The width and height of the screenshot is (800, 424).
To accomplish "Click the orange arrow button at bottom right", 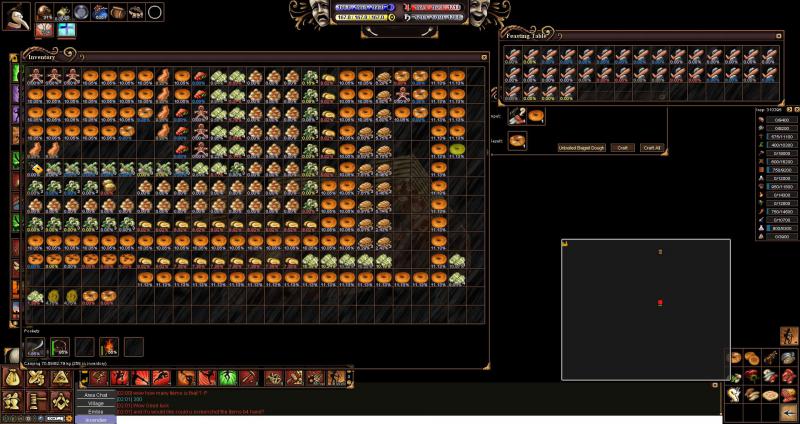I will 789,410.
